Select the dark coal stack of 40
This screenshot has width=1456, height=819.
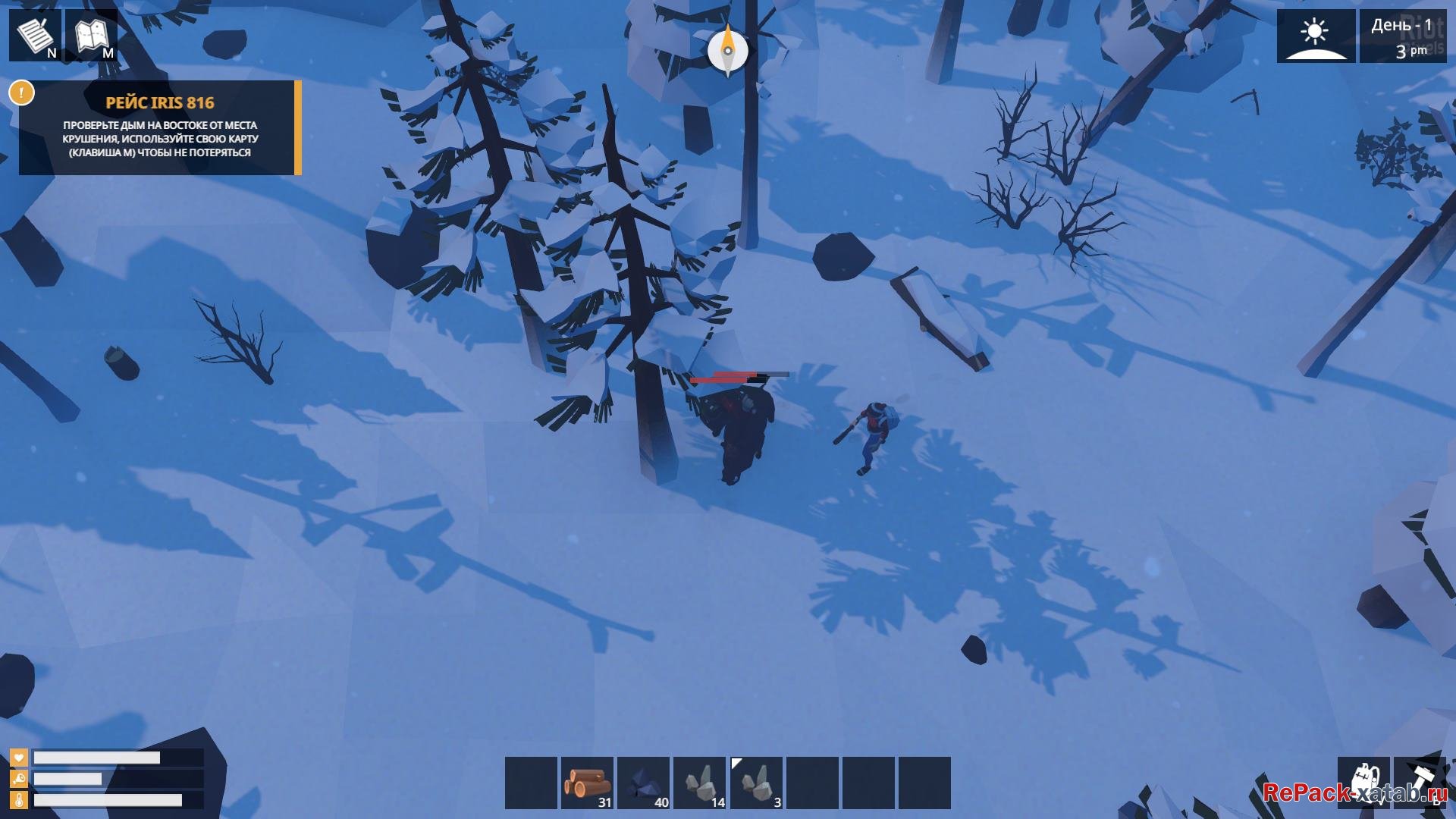(643, 783)
